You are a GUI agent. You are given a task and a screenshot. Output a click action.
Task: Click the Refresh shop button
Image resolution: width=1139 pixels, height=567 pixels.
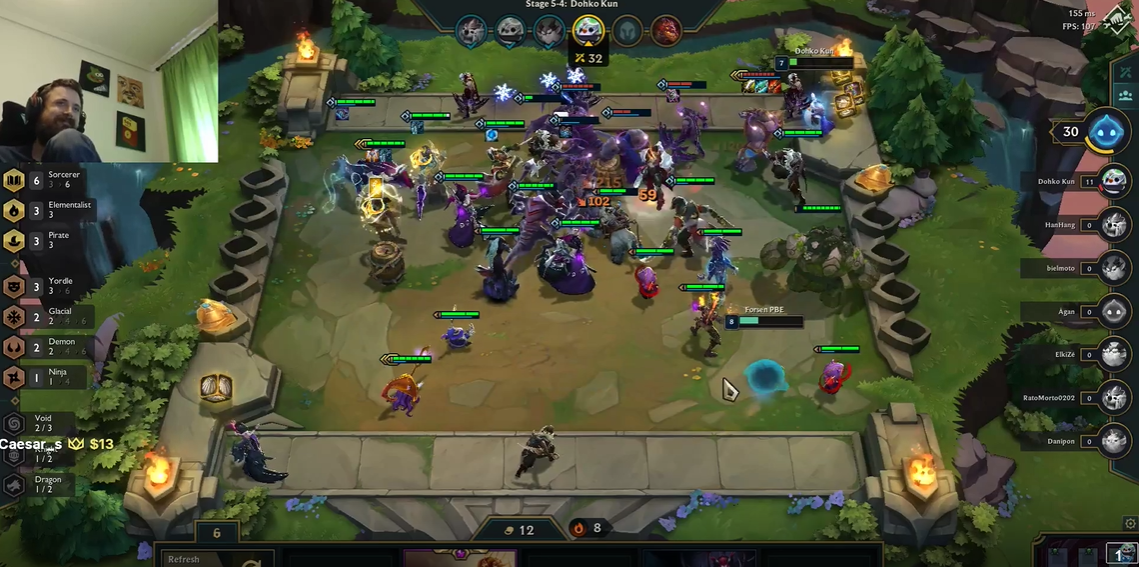point(200,559)
